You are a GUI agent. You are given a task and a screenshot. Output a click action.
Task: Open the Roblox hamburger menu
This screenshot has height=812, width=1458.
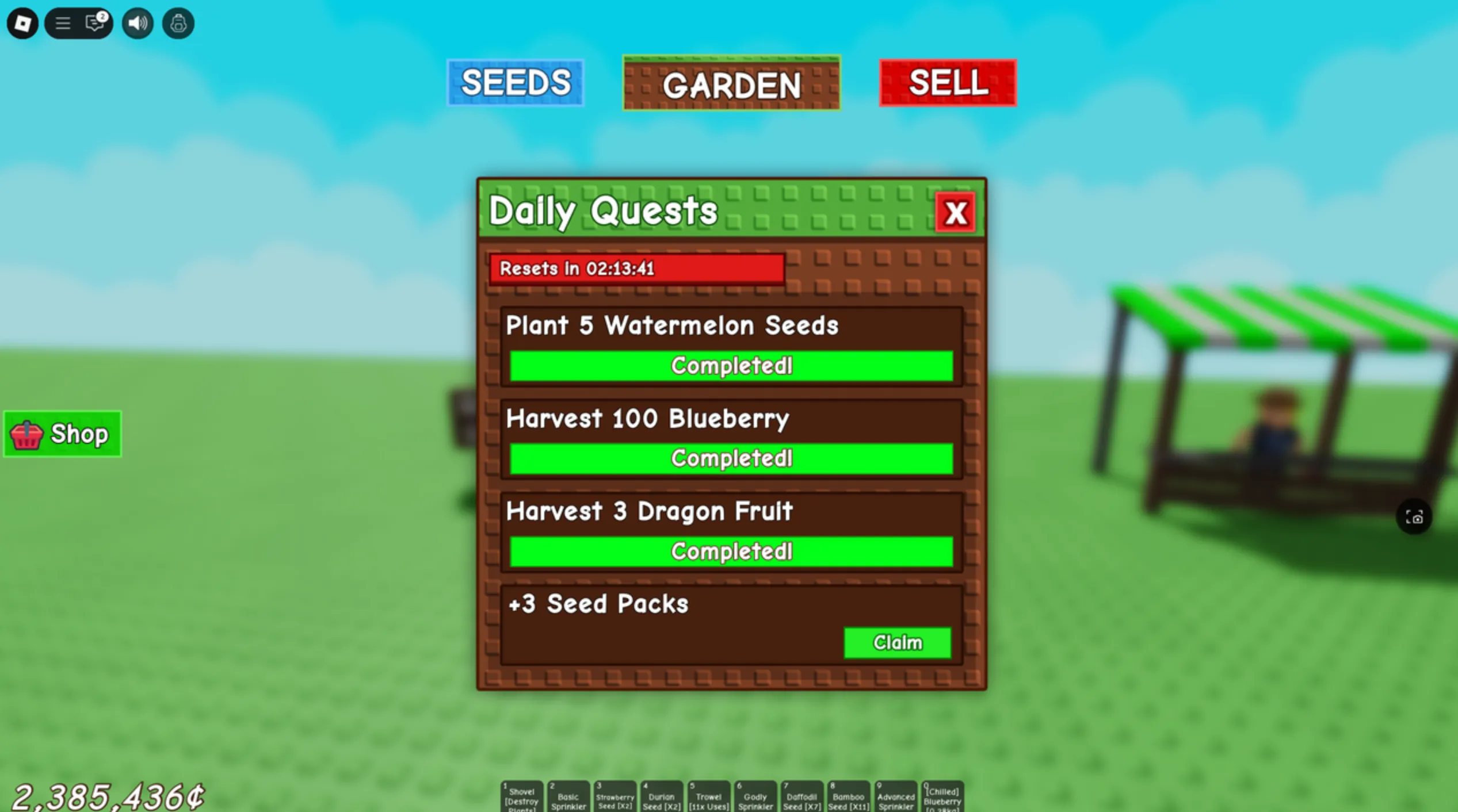click(63, 23)
